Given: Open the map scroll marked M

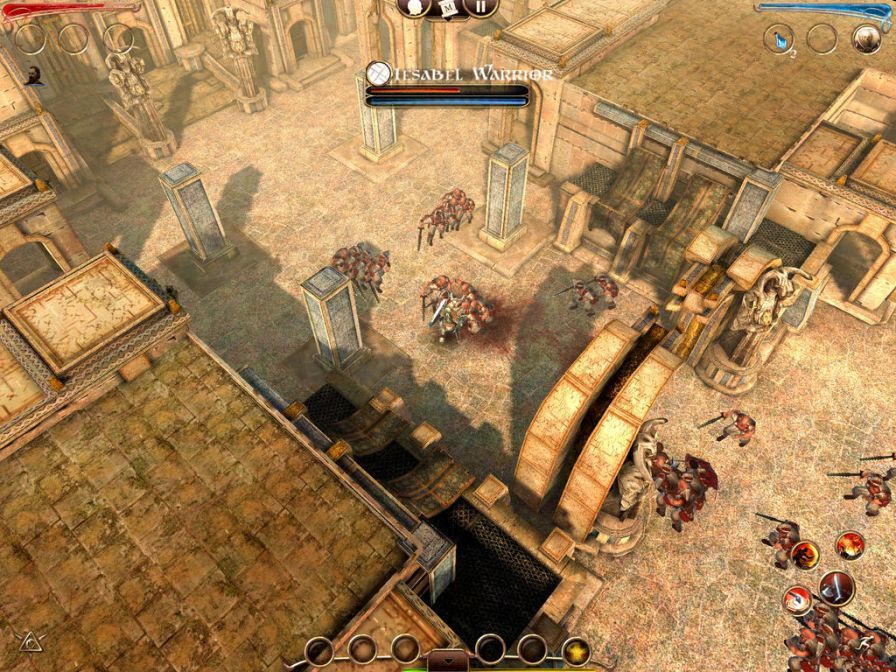Looking at the screenshot, I should click(x=448, y=6).
